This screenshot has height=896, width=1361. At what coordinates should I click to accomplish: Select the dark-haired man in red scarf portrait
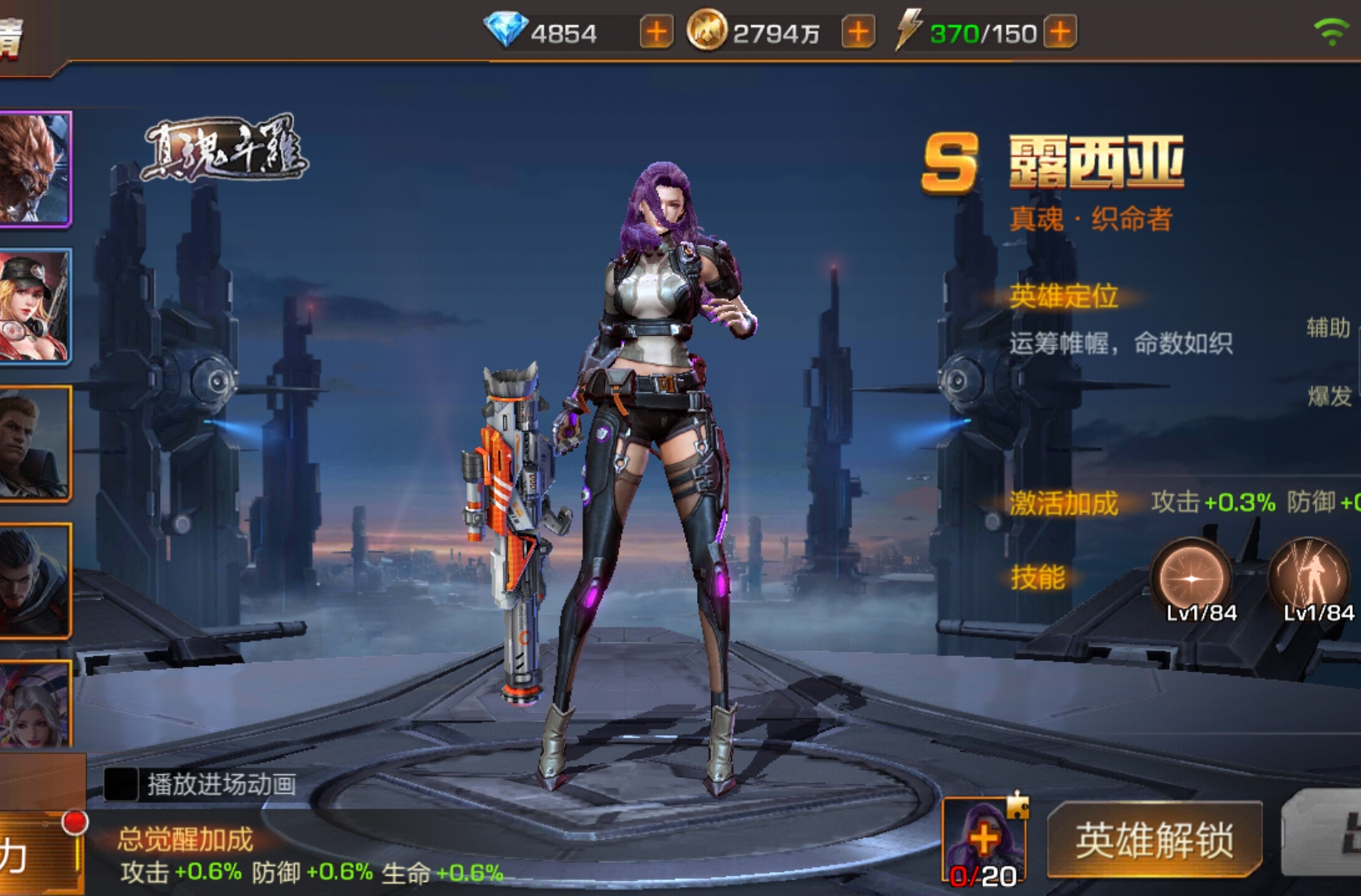point(34,581)
